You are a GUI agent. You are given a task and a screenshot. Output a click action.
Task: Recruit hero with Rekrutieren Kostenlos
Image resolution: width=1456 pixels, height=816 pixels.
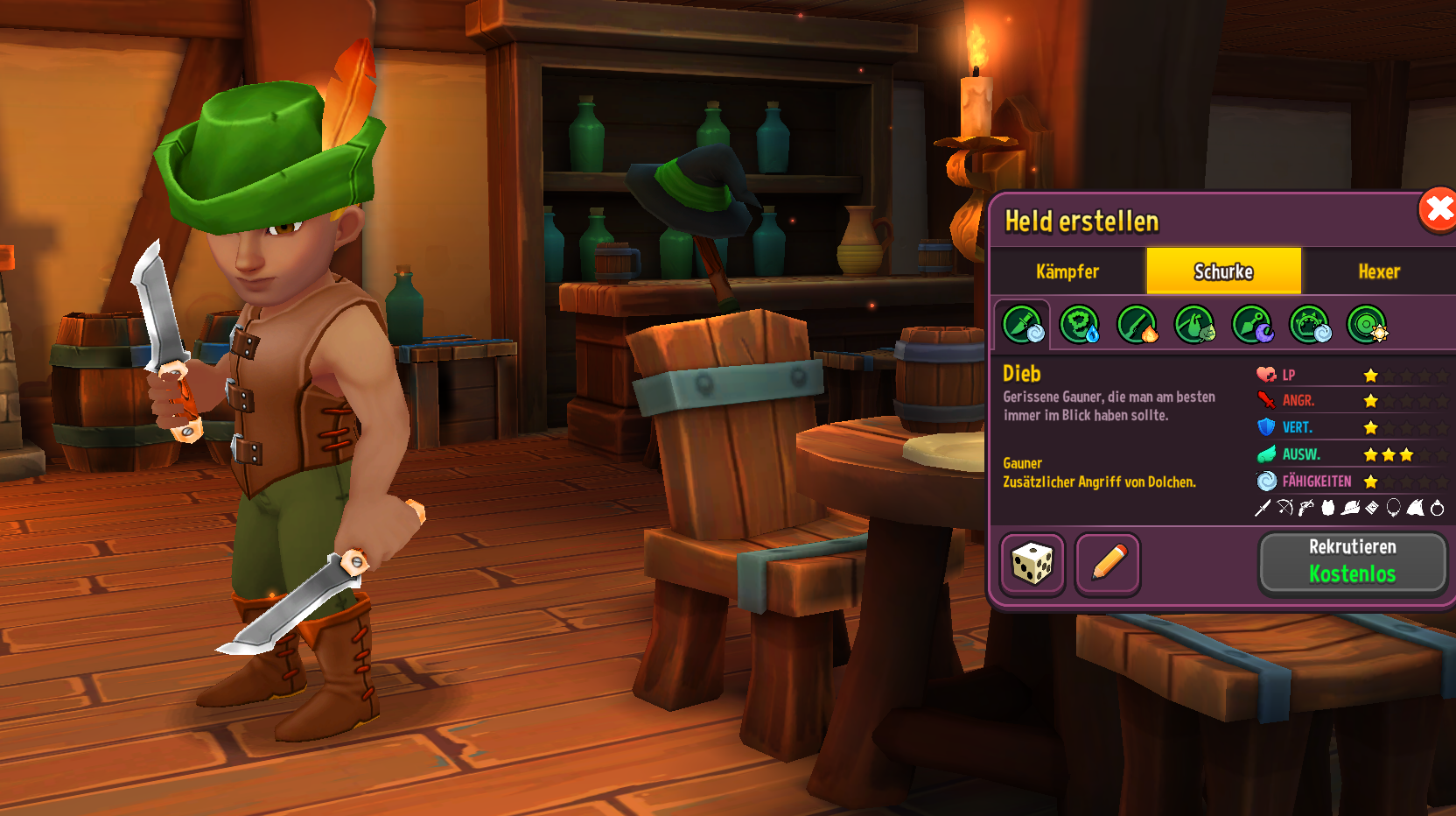click(x=1352, y=562)
